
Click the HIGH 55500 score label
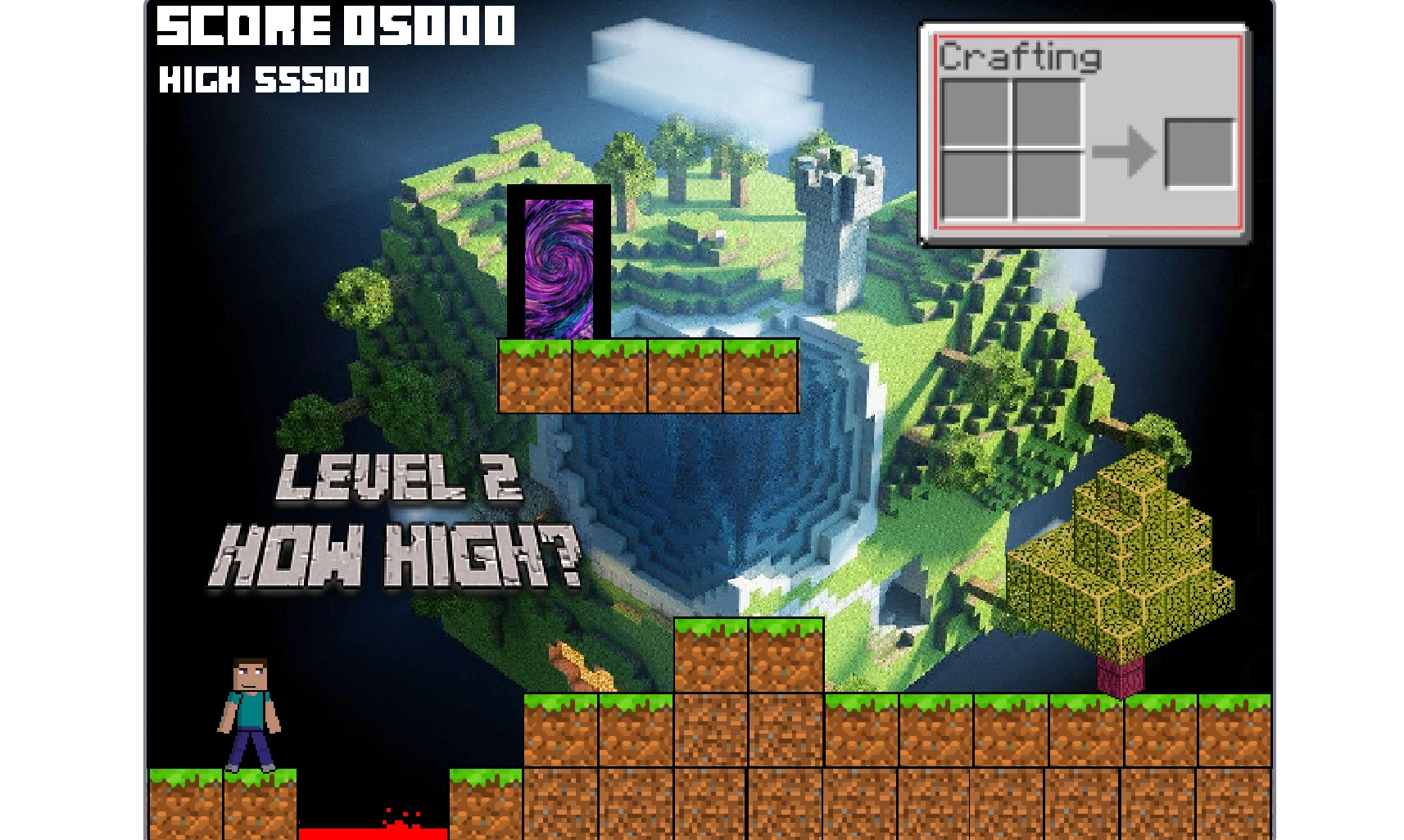pyautogui.click(x=265, y=80)
